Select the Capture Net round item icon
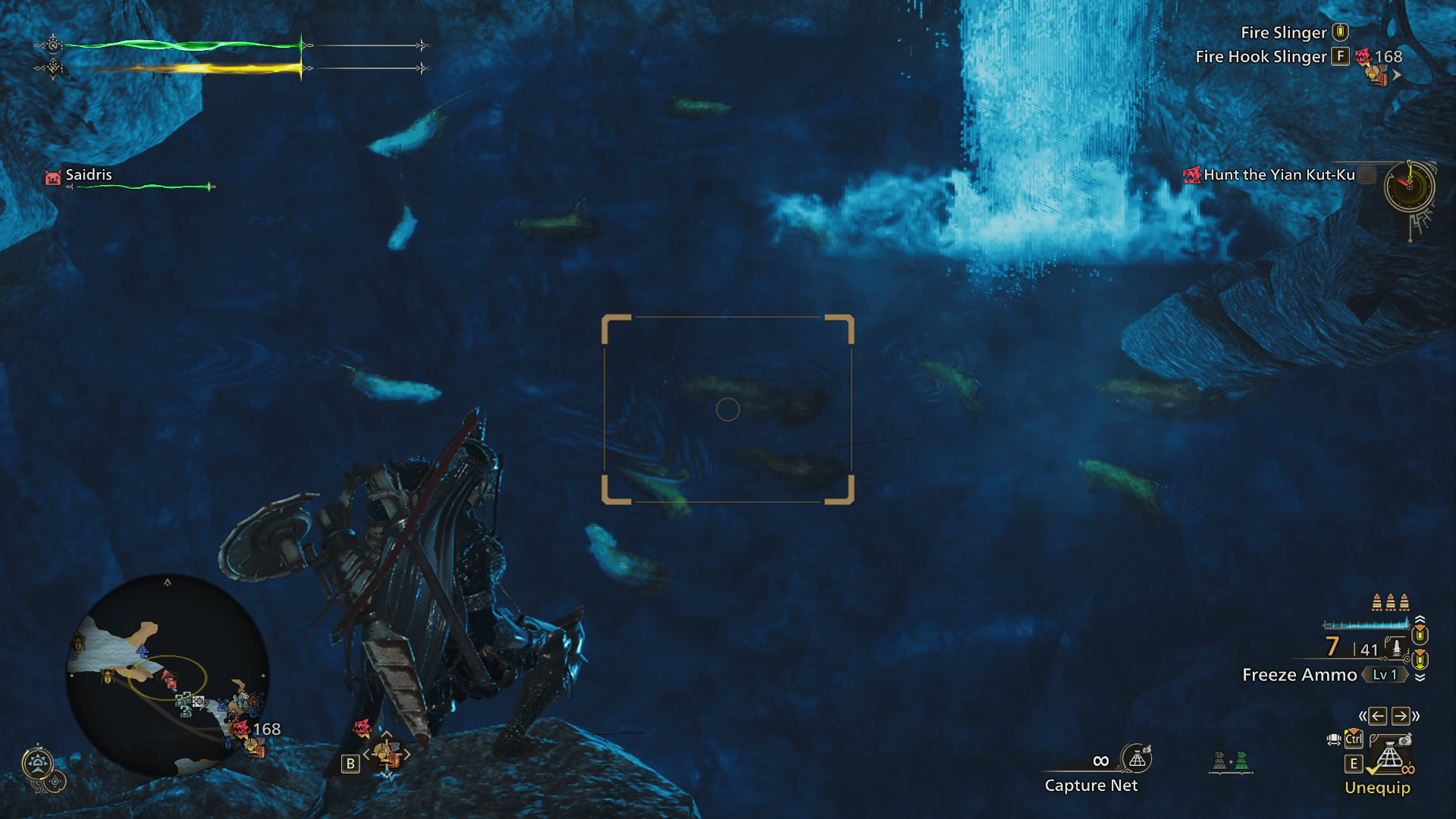This screenshot has width=1456, height=819. click(1137, 759)
